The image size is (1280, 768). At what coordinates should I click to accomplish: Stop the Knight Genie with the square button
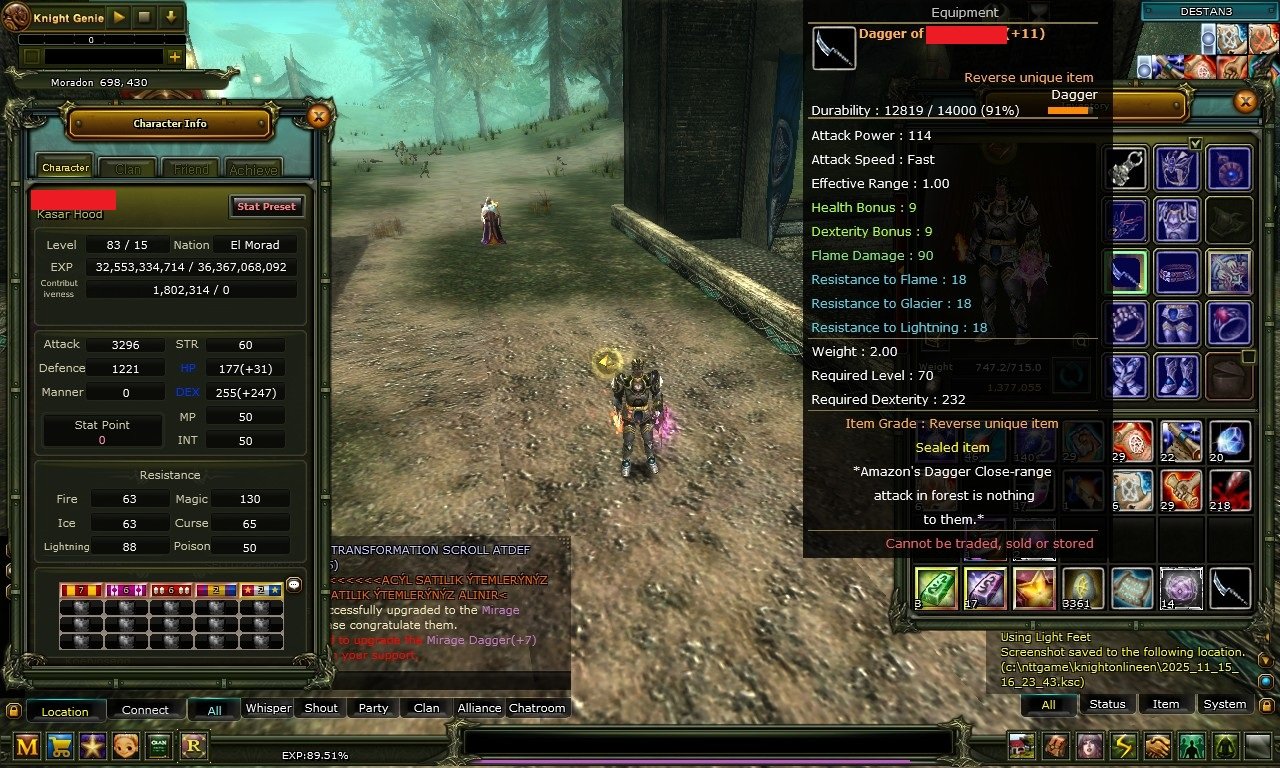[144, 17]
